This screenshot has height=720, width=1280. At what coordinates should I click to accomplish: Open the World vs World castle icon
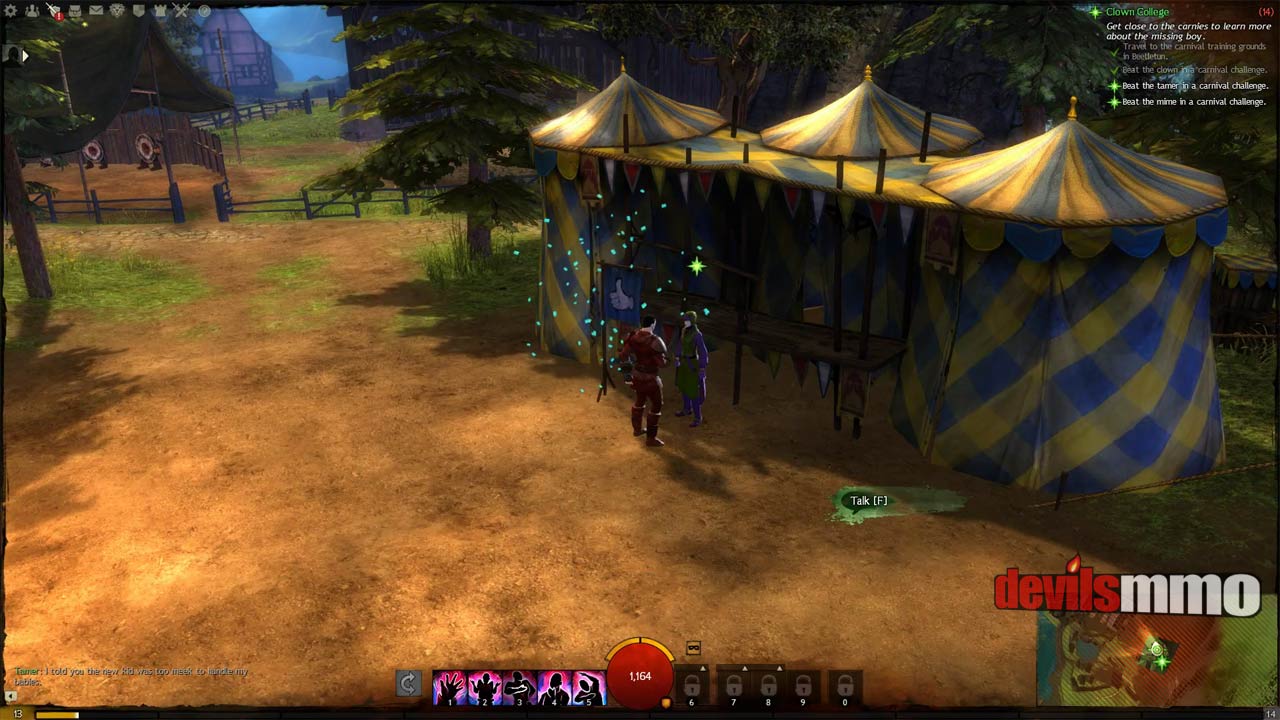tap(161, 11)
